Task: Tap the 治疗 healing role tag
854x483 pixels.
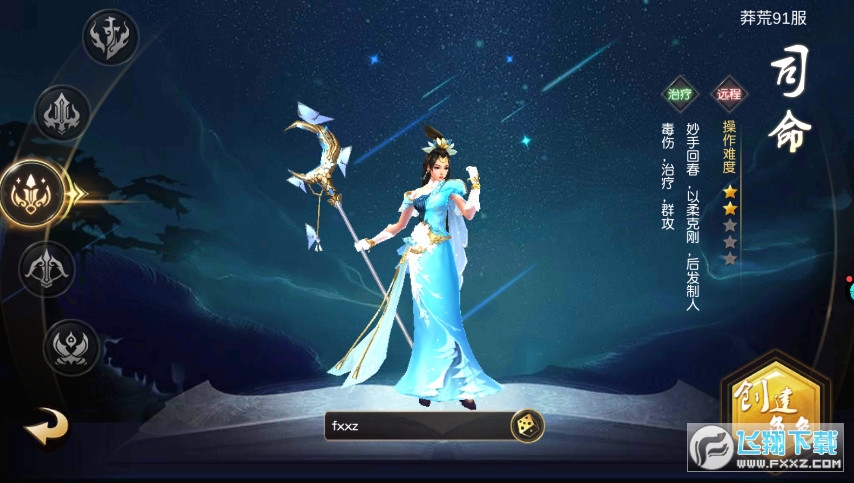Action: (x=680, y=95)
